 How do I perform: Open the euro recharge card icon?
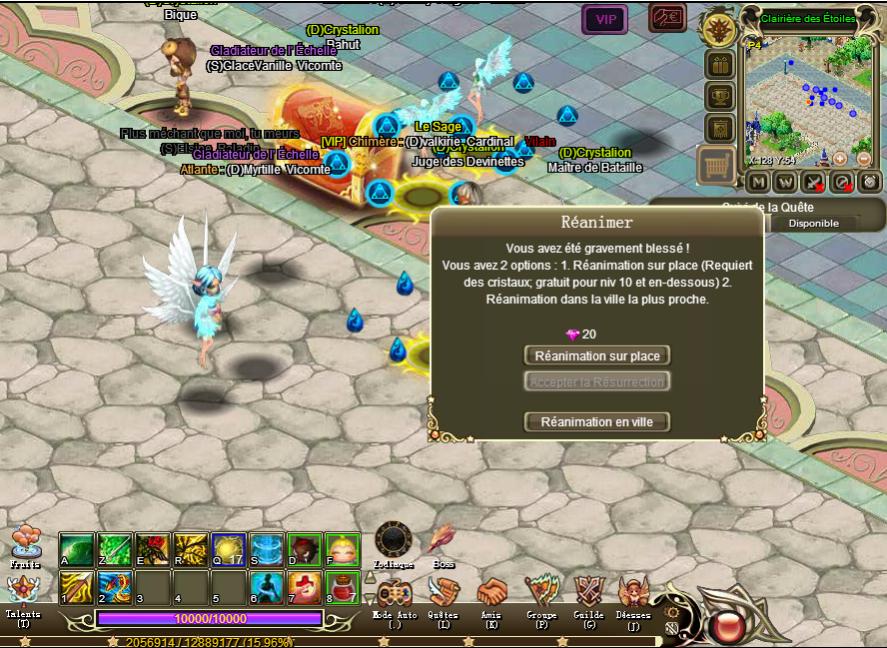[666, 18]
